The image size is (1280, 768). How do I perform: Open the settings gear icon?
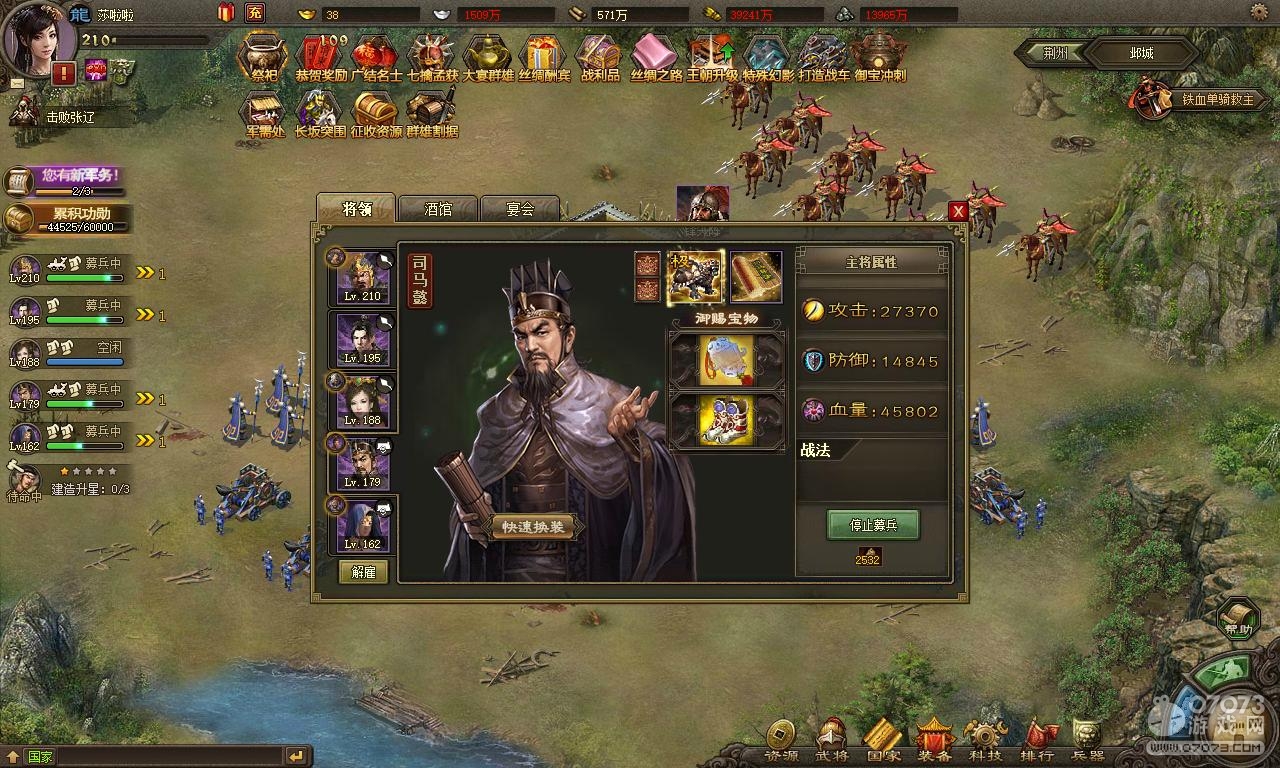(x=1263, y=12)
